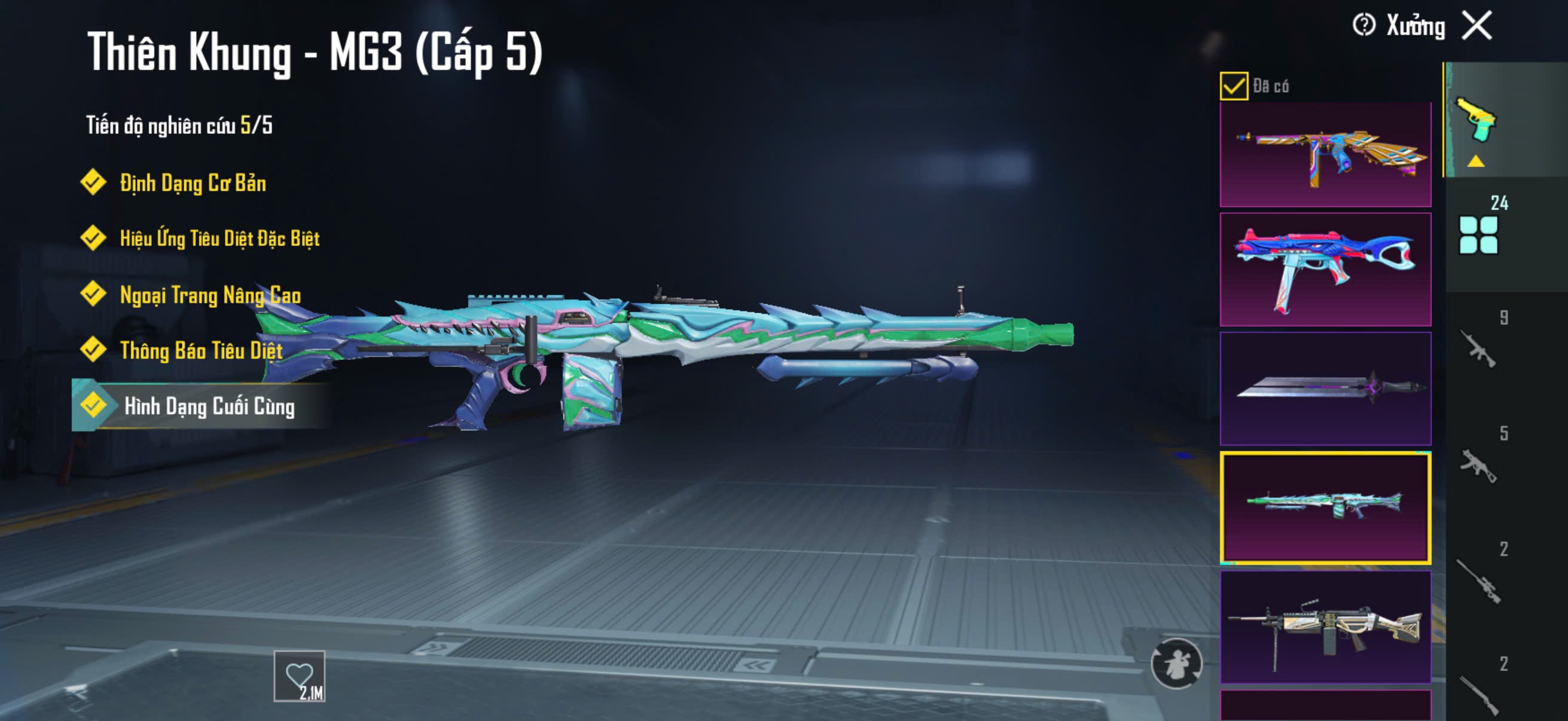
Task: Switch to the submachine gun category with 5
Action: (x=1478, y=466)
